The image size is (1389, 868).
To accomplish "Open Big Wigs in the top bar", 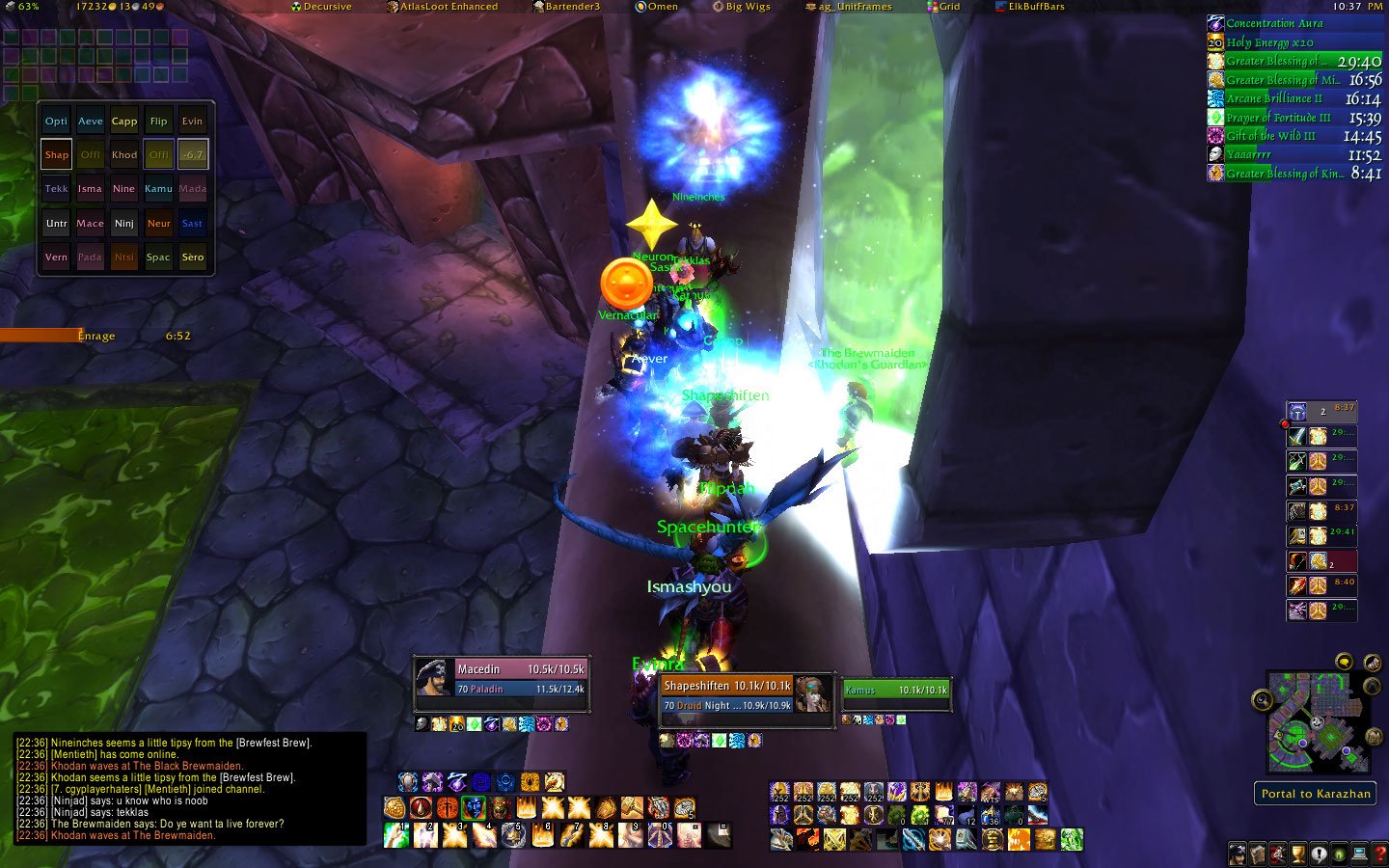I will tap(741, 7).
